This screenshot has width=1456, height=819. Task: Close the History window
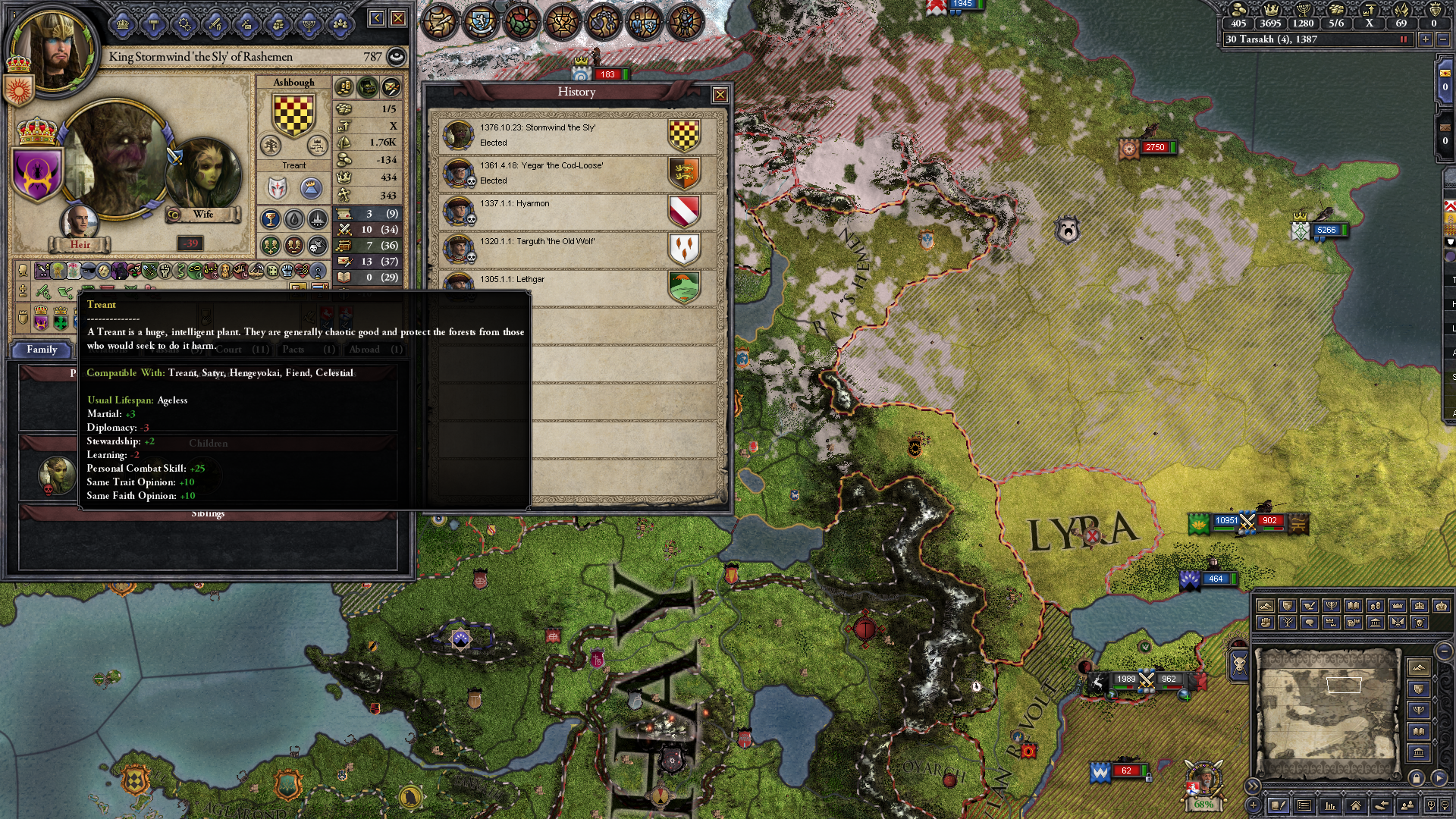(x=720, y=95)
